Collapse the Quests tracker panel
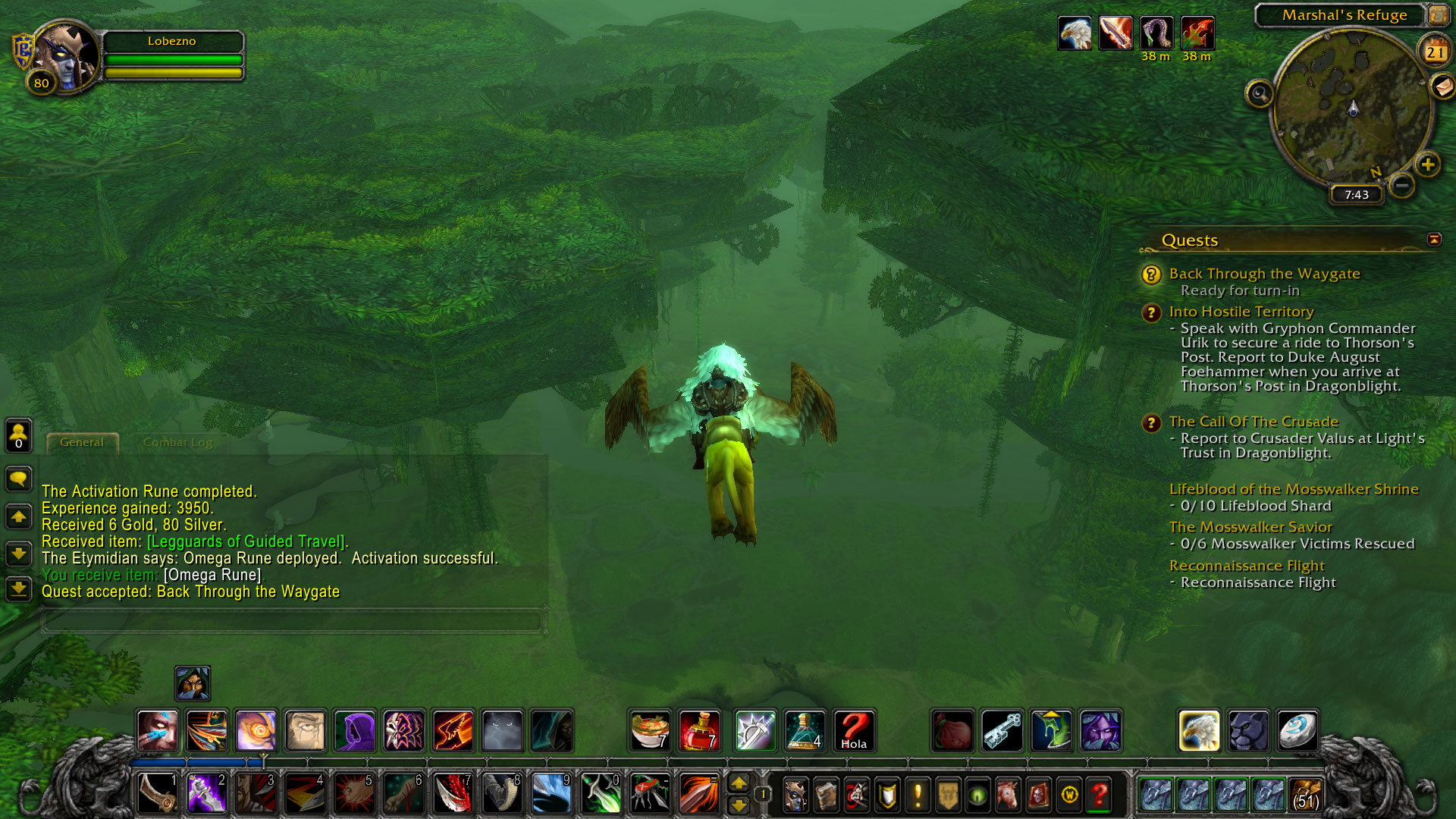1456x819 pixels. pyautogui.click(x=1434, y=240)
